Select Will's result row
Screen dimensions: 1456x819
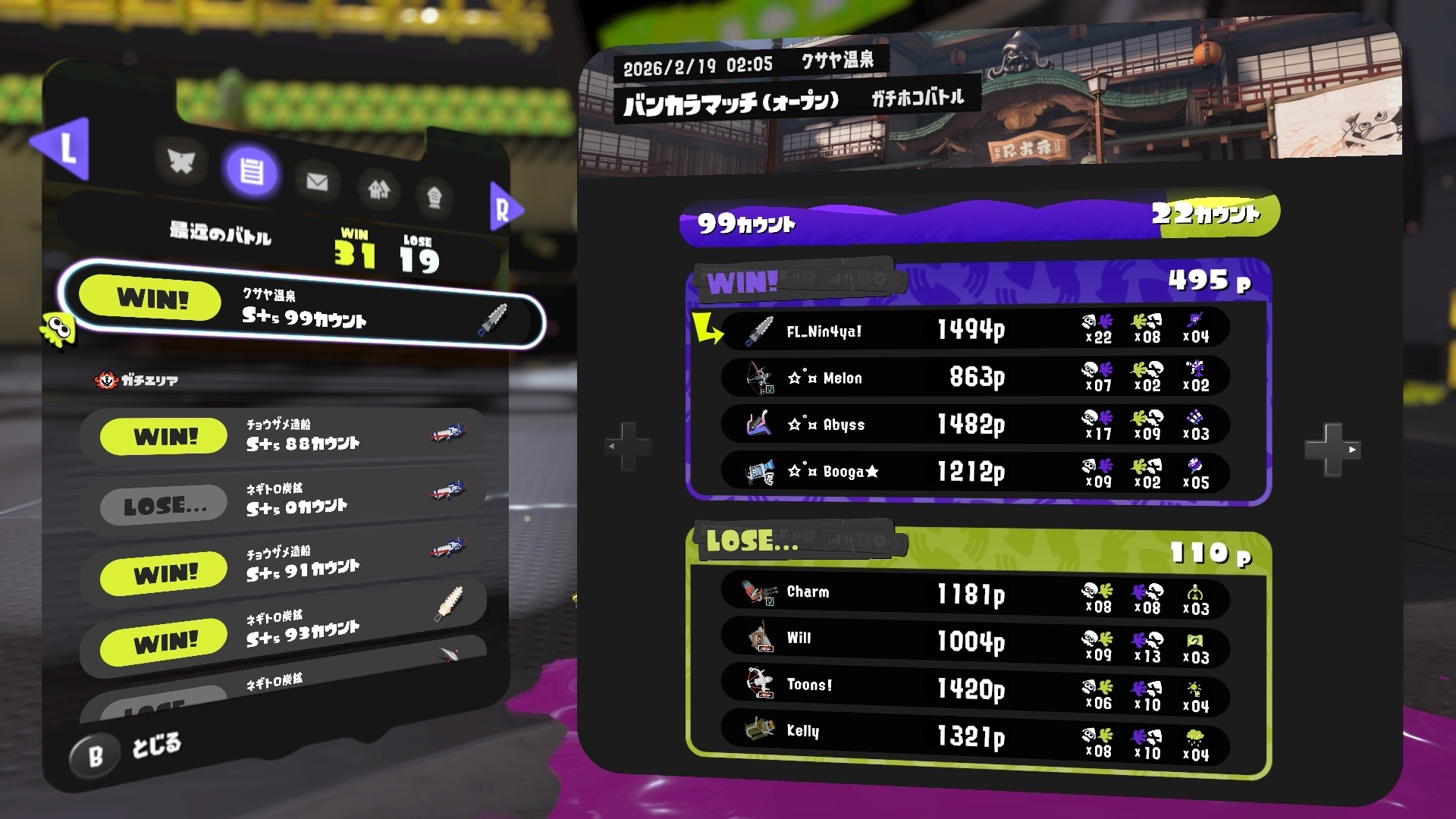coord(974,641)
